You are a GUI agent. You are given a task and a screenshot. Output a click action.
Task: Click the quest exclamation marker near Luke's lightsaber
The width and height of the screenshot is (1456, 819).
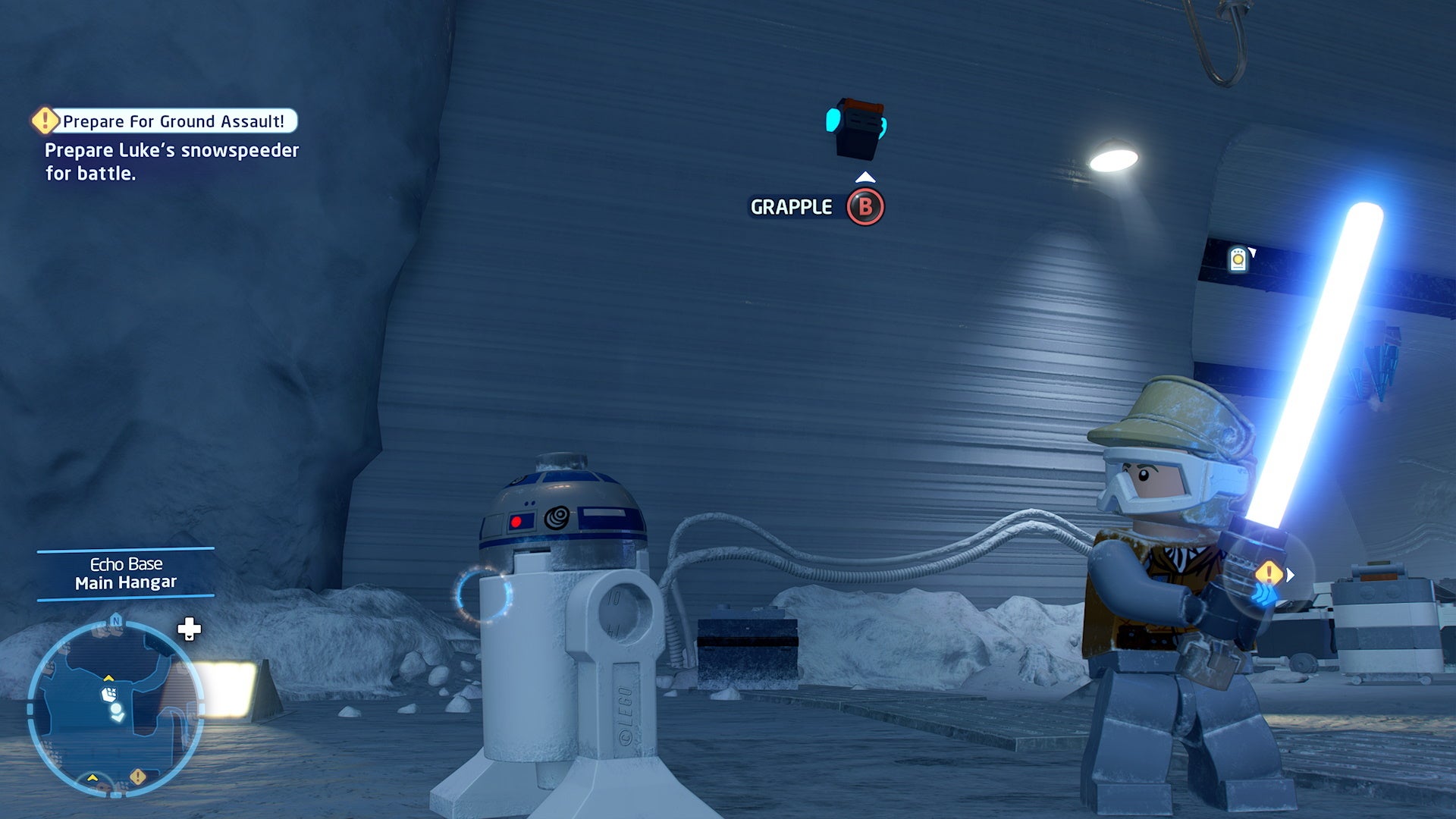(x=1269, y=572)
